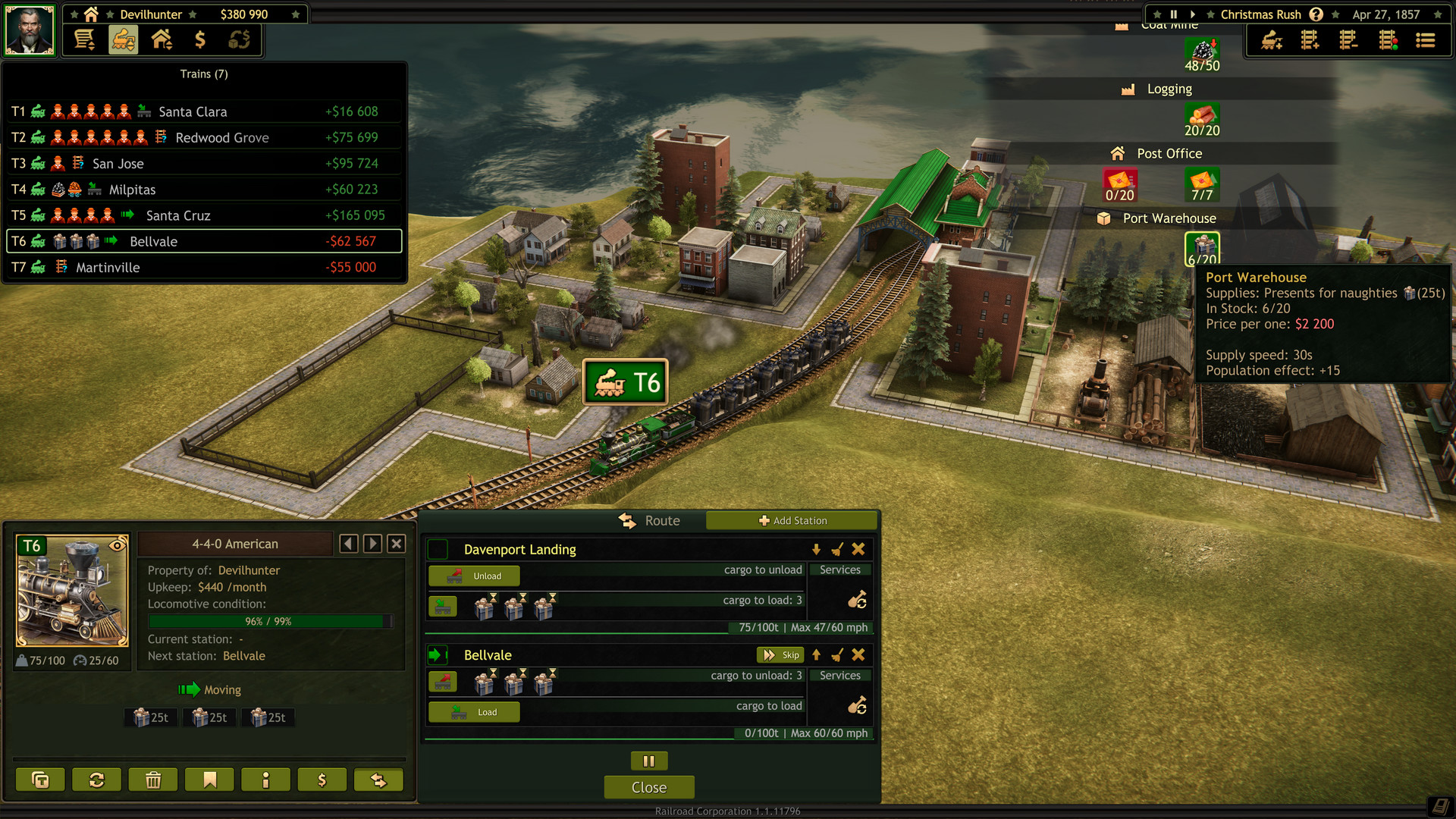Switch to the Route tab
The image size is (1456, 819).
click(x=649, y=520)
